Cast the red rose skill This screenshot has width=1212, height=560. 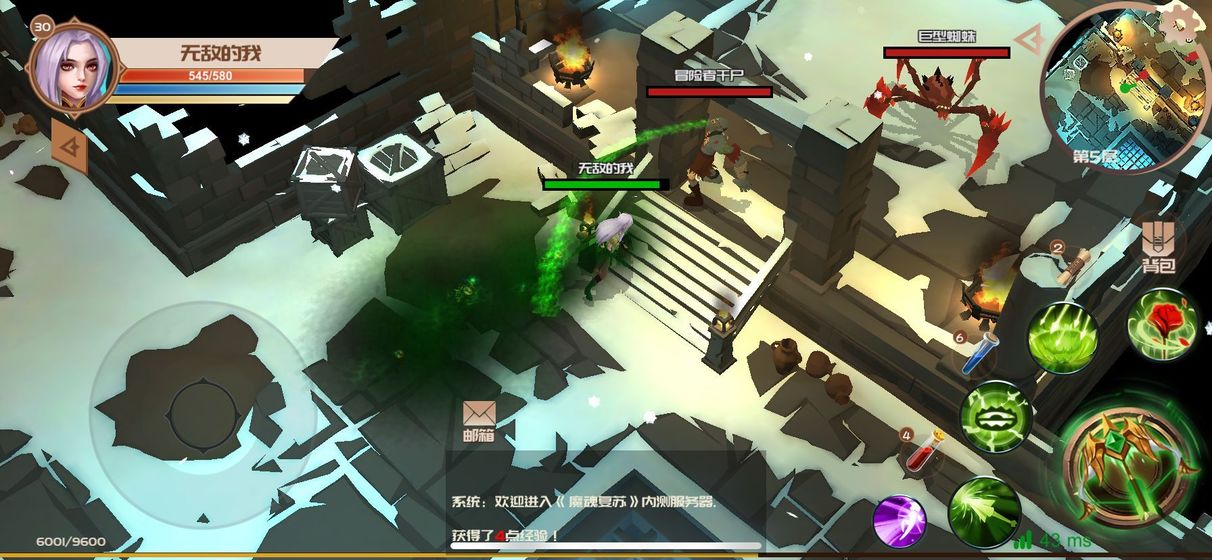tap(1161, 324)
